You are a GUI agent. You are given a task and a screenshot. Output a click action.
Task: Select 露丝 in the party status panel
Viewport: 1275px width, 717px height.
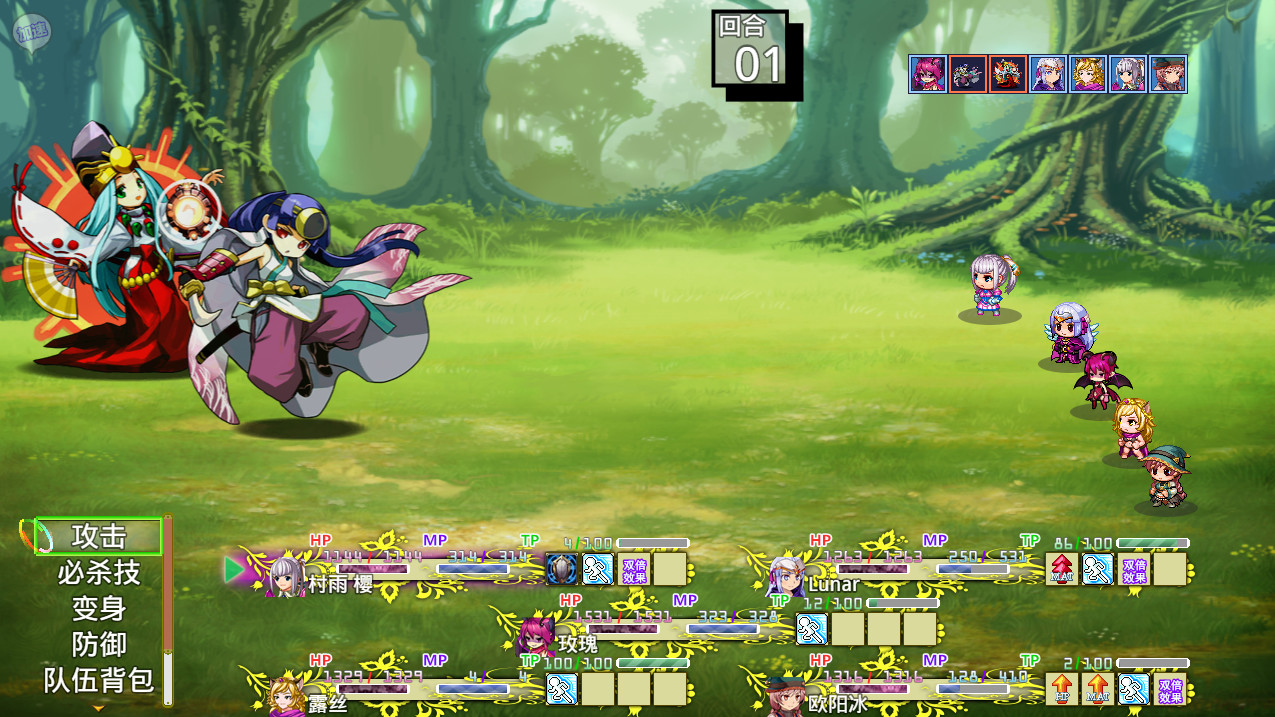click(326, 703)
